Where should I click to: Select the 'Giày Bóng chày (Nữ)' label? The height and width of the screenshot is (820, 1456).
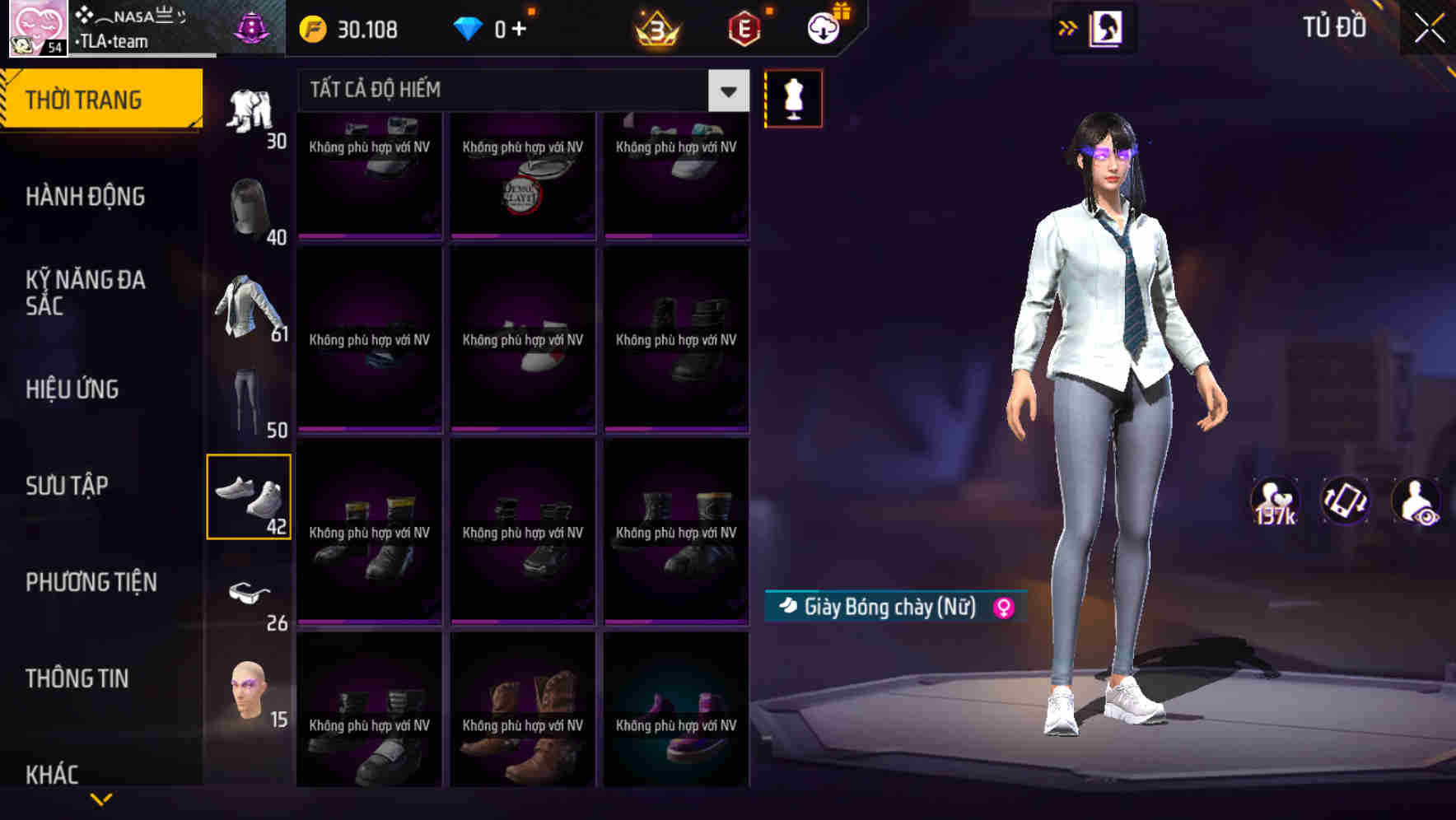[x=888, y=608]
